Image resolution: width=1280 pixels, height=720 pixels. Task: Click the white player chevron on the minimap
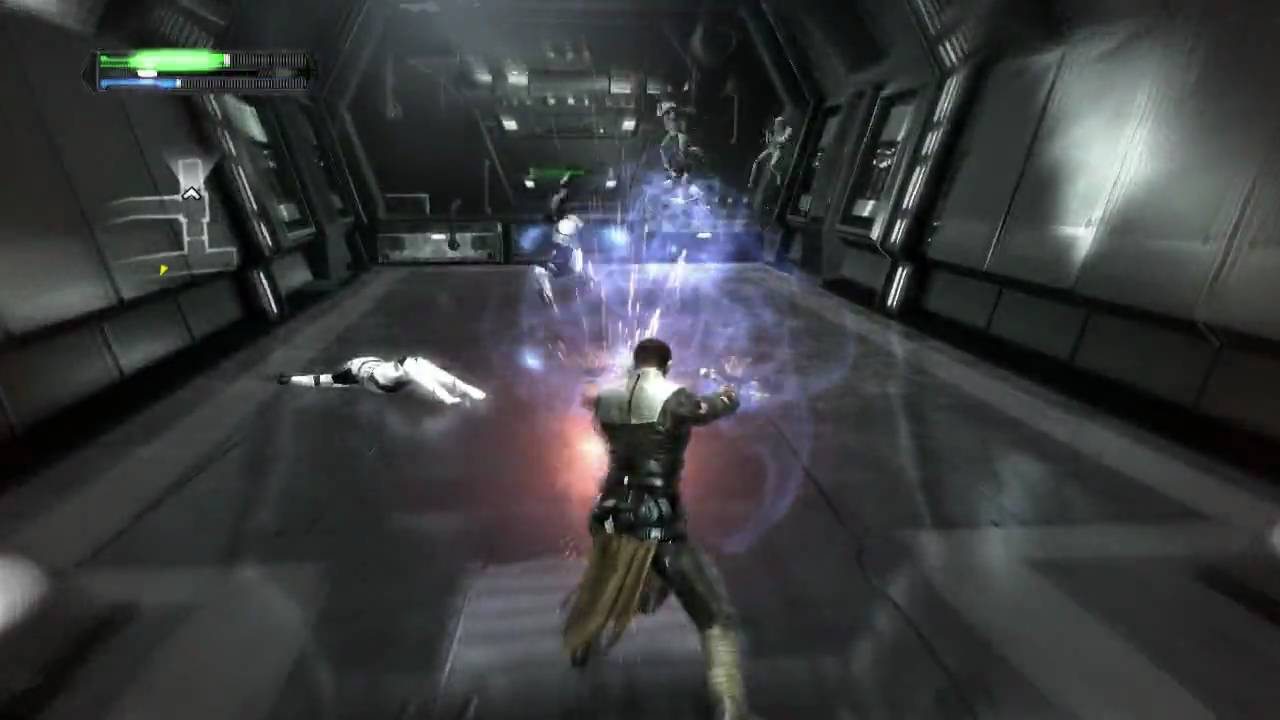(x=191, y=193)
